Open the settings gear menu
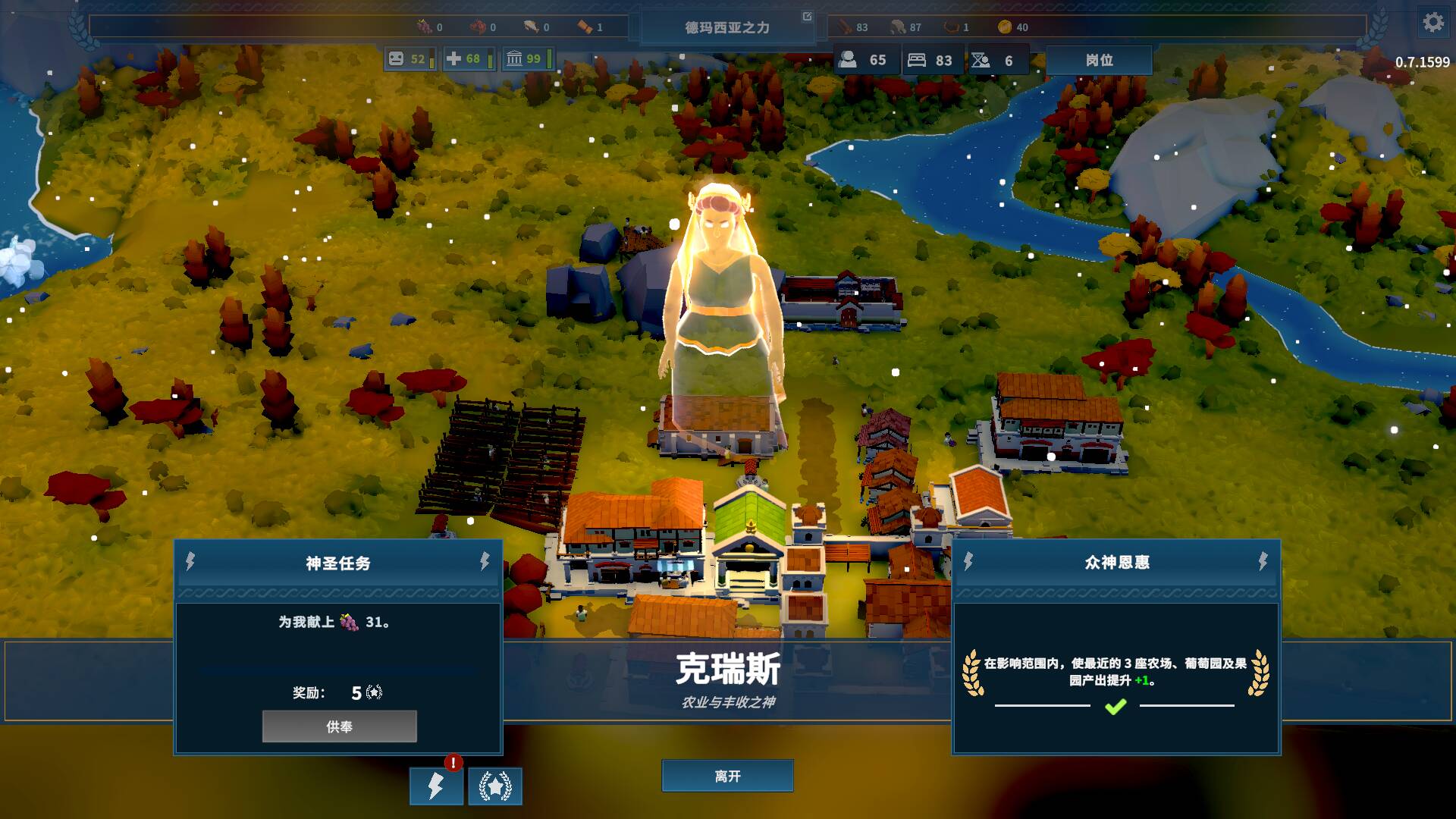 coord(1432,23)
